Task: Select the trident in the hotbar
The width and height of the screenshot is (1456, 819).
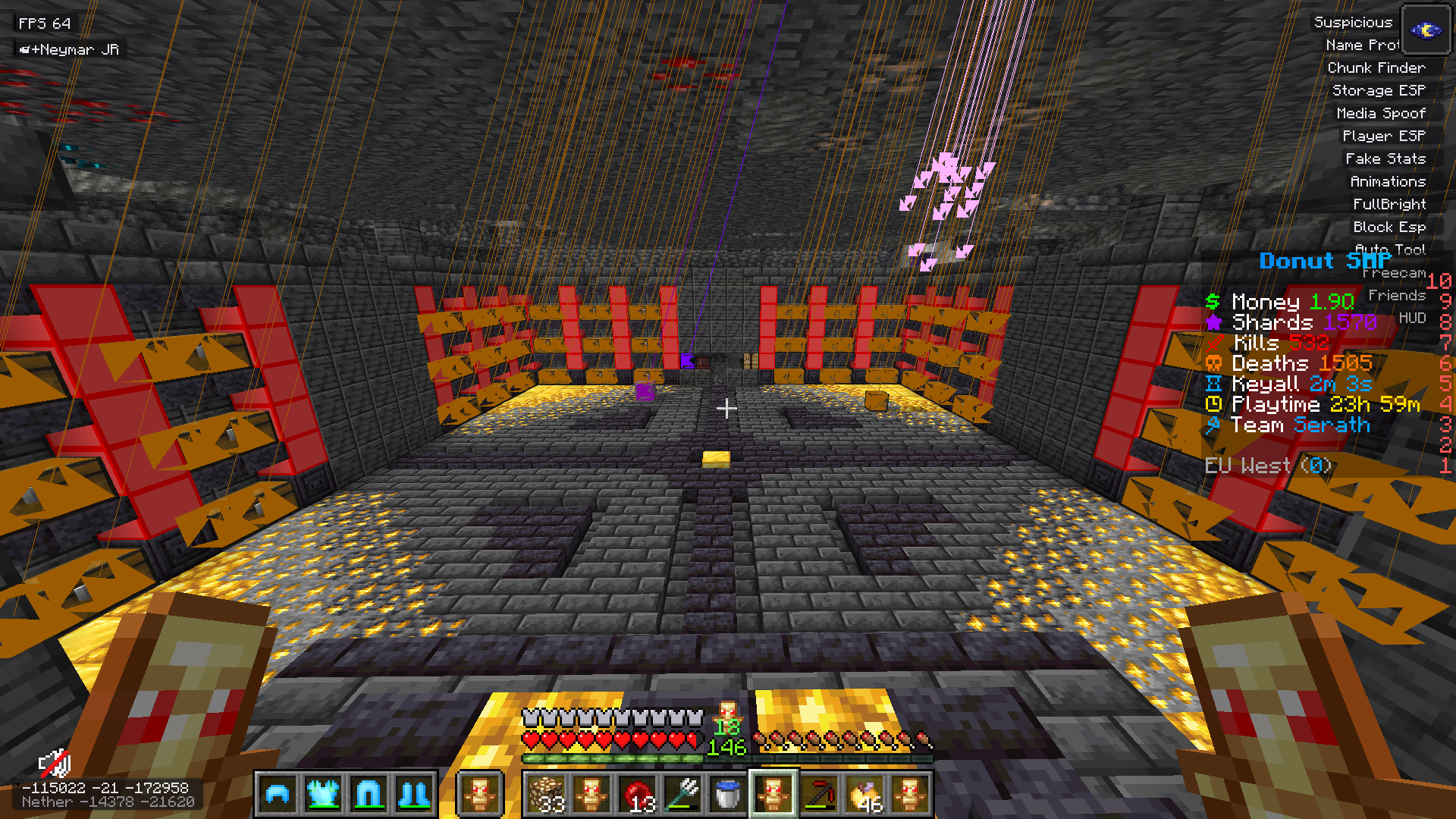Action: tap(680, 793)
